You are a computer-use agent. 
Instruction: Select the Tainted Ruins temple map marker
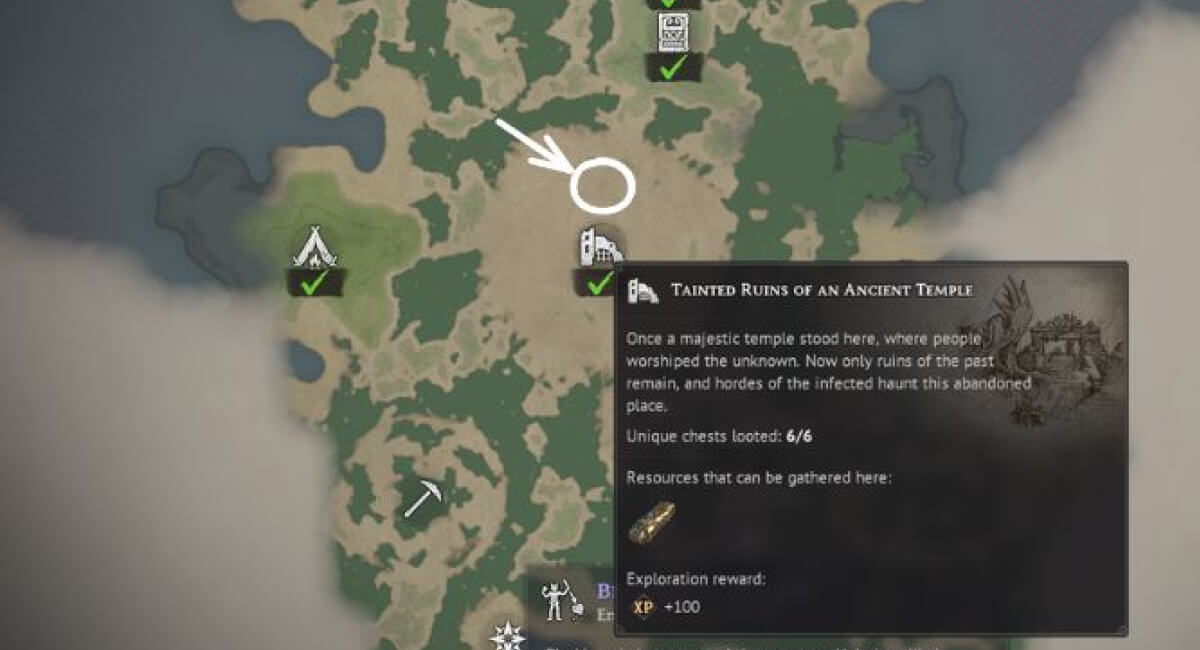(x=598, y=248)
